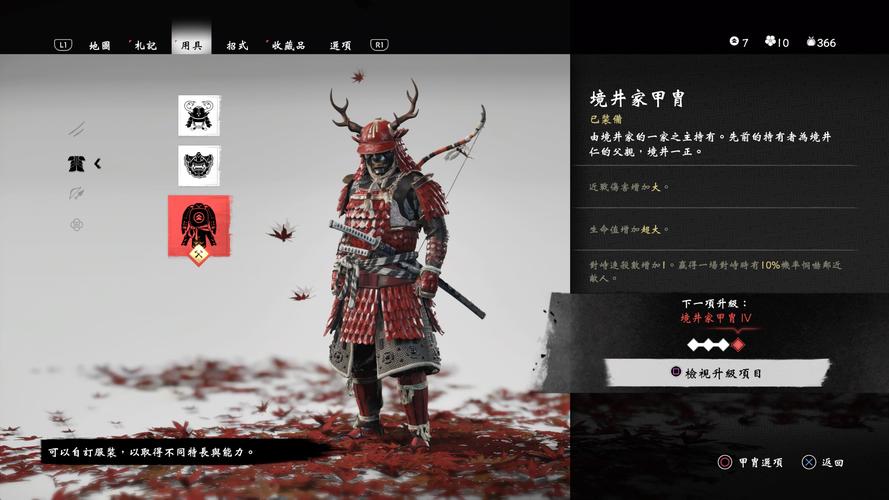Click 檢視升級項目 to view upgrades

716,373
